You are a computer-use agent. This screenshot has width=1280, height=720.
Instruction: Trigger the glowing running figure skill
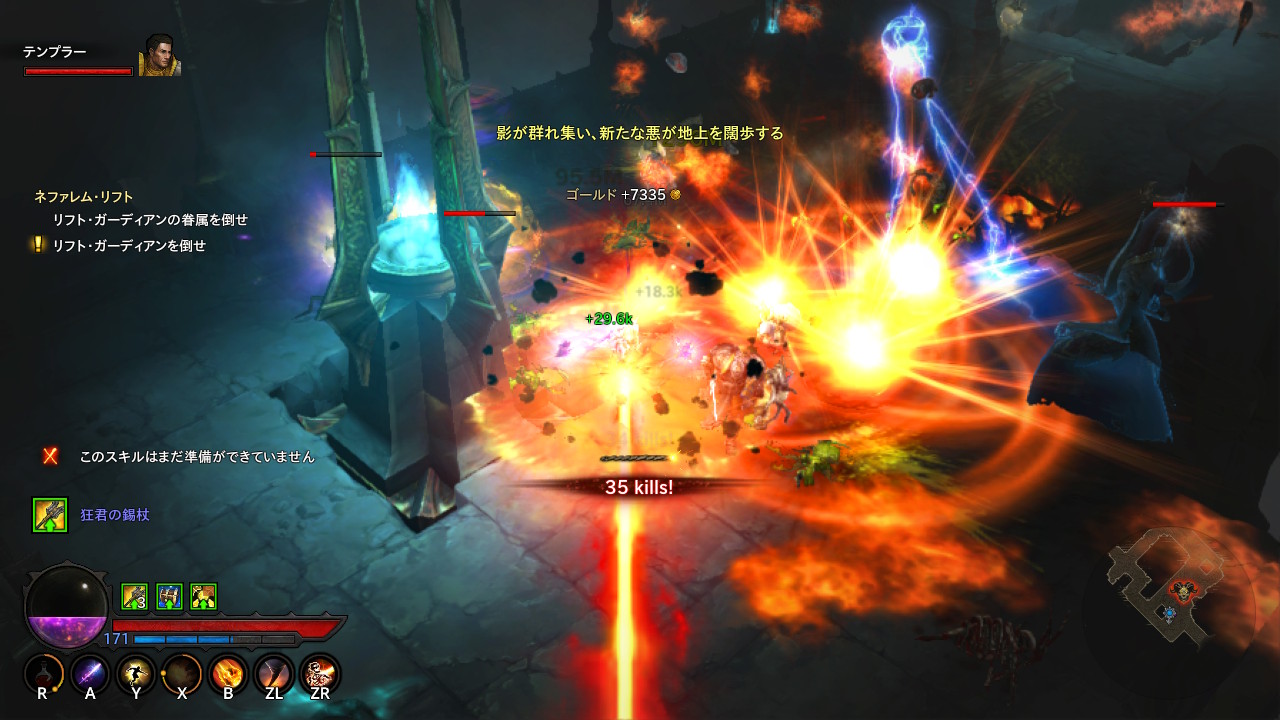(x=136, y=674)
